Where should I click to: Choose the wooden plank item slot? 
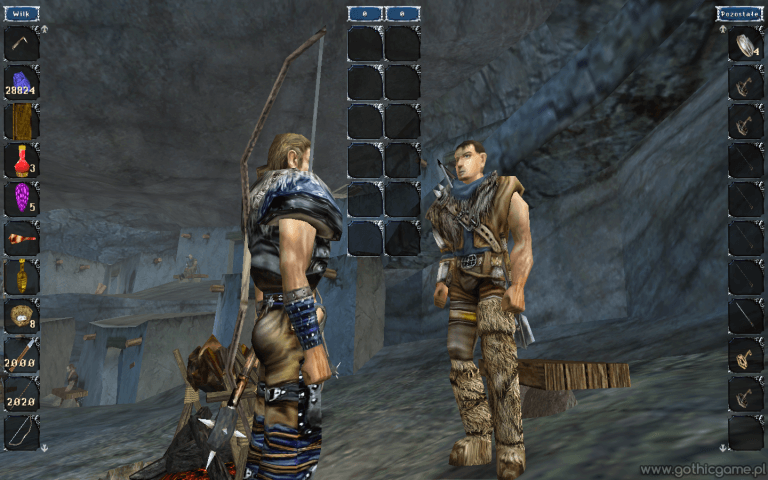click(21, 121)
